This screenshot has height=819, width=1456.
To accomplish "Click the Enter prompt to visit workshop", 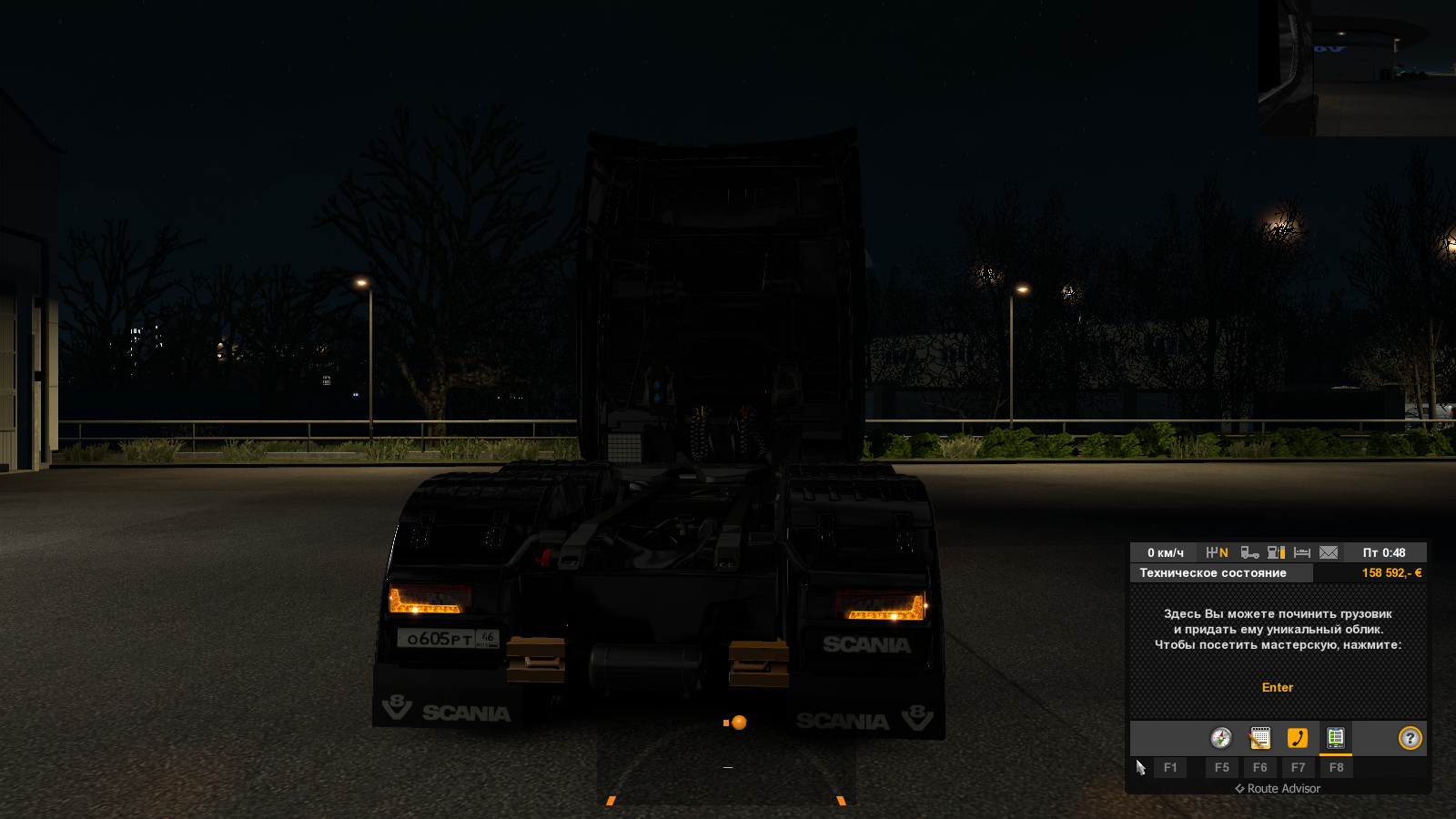I will (1278, 688).
